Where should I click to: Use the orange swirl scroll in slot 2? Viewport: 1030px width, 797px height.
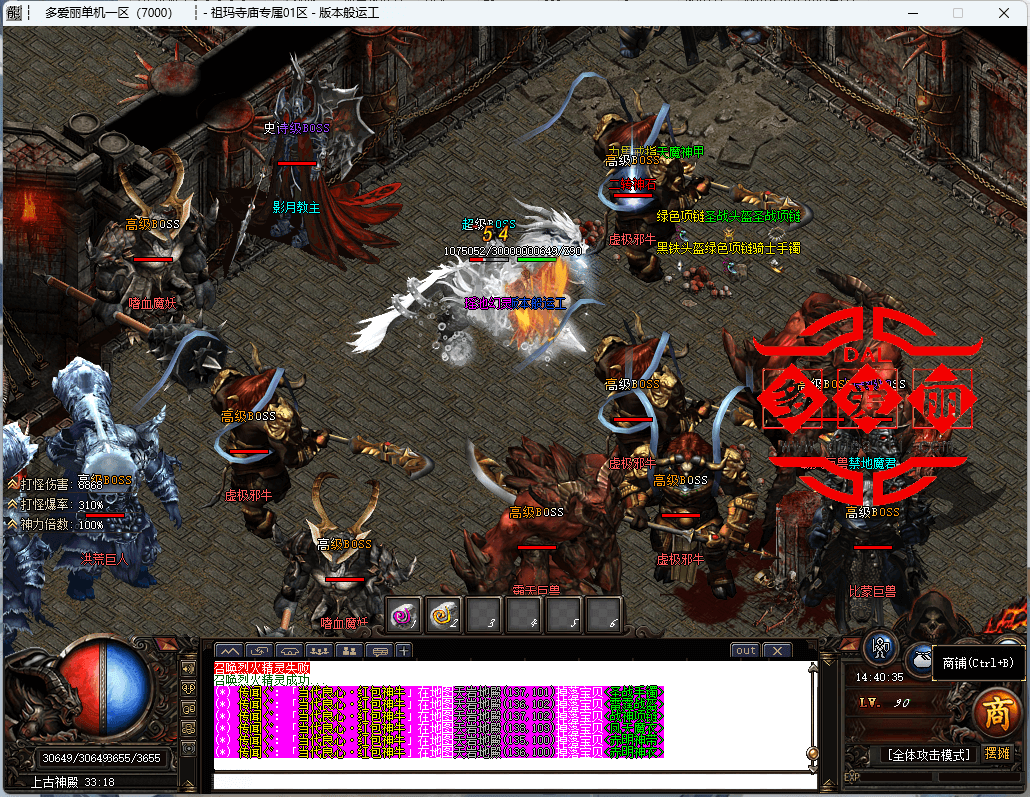pyautogui.click(x=444, y=615)
